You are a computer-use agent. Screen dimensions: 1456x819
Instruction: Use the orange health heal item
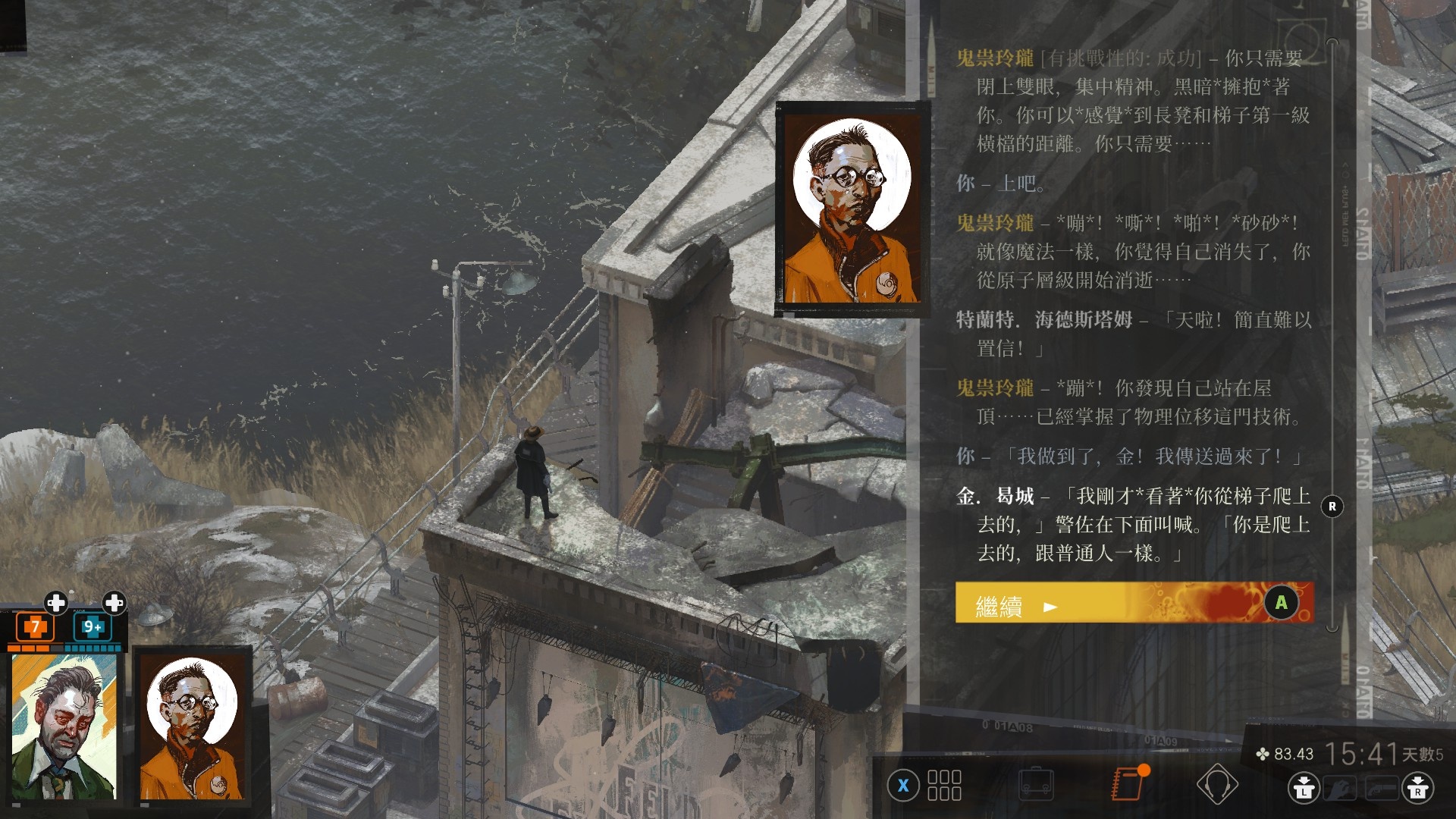pyautogui.click(x=35, y=627)
